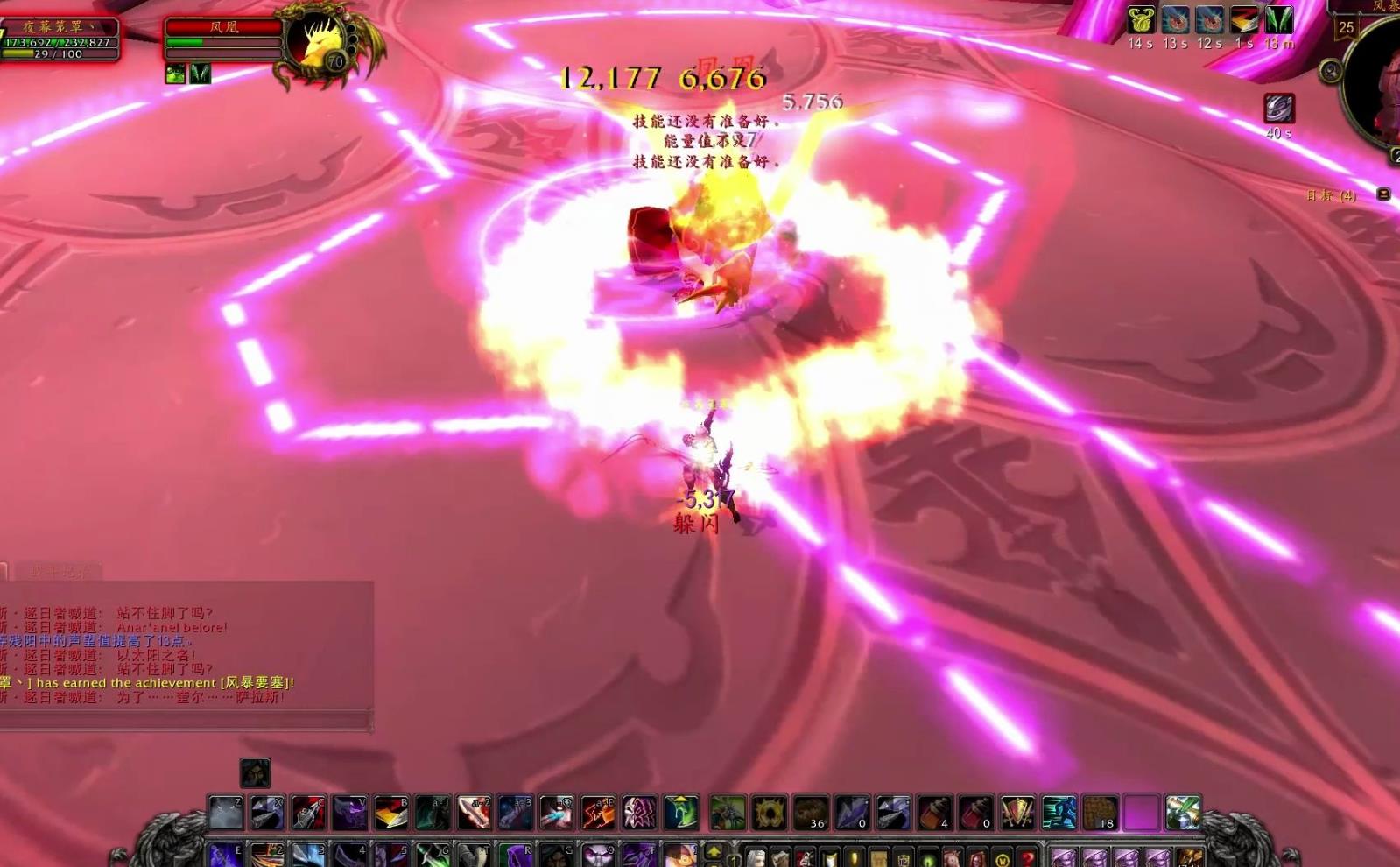Activate the teal sprinting figure ability
The image size is (1400, 867).
1059,813
